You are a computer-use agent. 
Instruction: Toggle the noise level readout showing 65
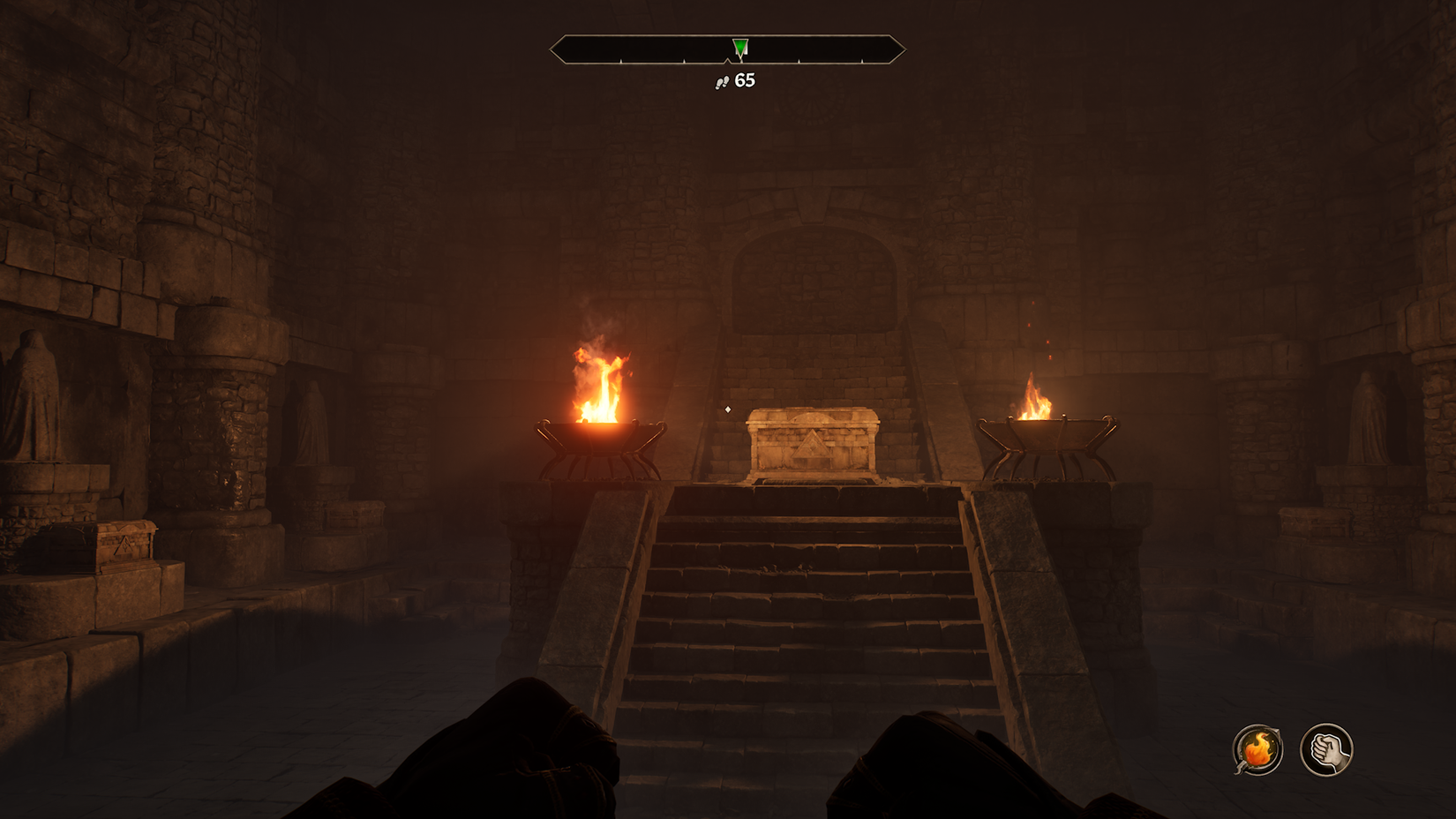[734, 82]
